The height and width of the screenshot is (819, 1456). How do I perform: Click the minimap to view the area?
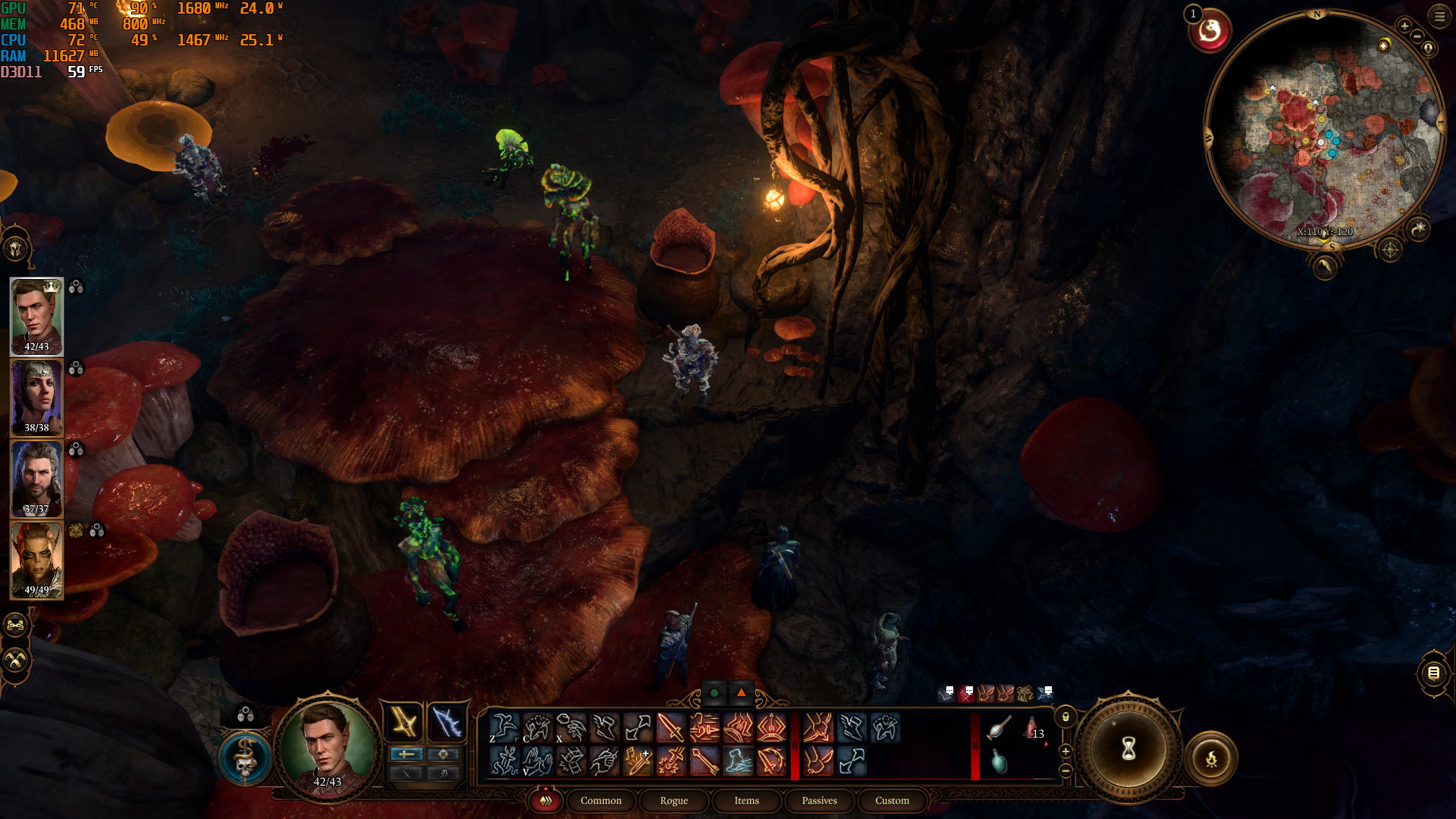coord(1323,129)
